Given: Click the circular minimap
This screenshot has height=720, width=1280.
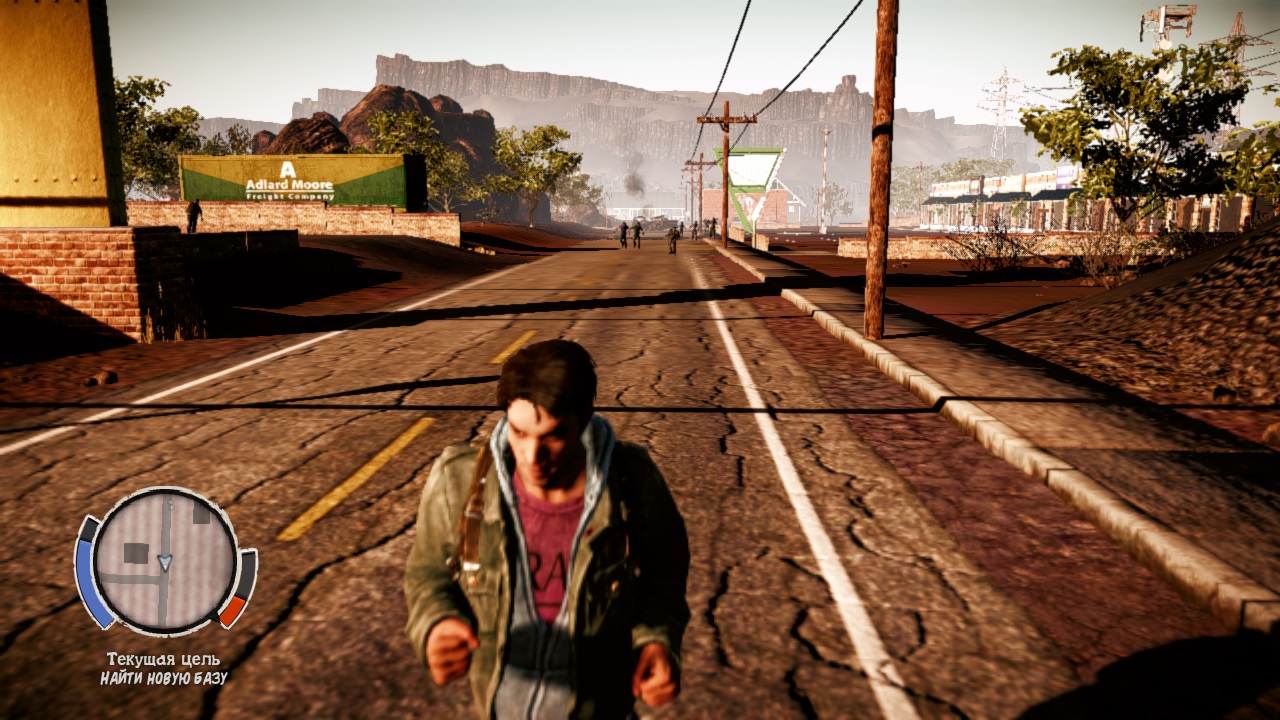Looking at the screenshot, I should pyautogui.click(x=165, y=561).
